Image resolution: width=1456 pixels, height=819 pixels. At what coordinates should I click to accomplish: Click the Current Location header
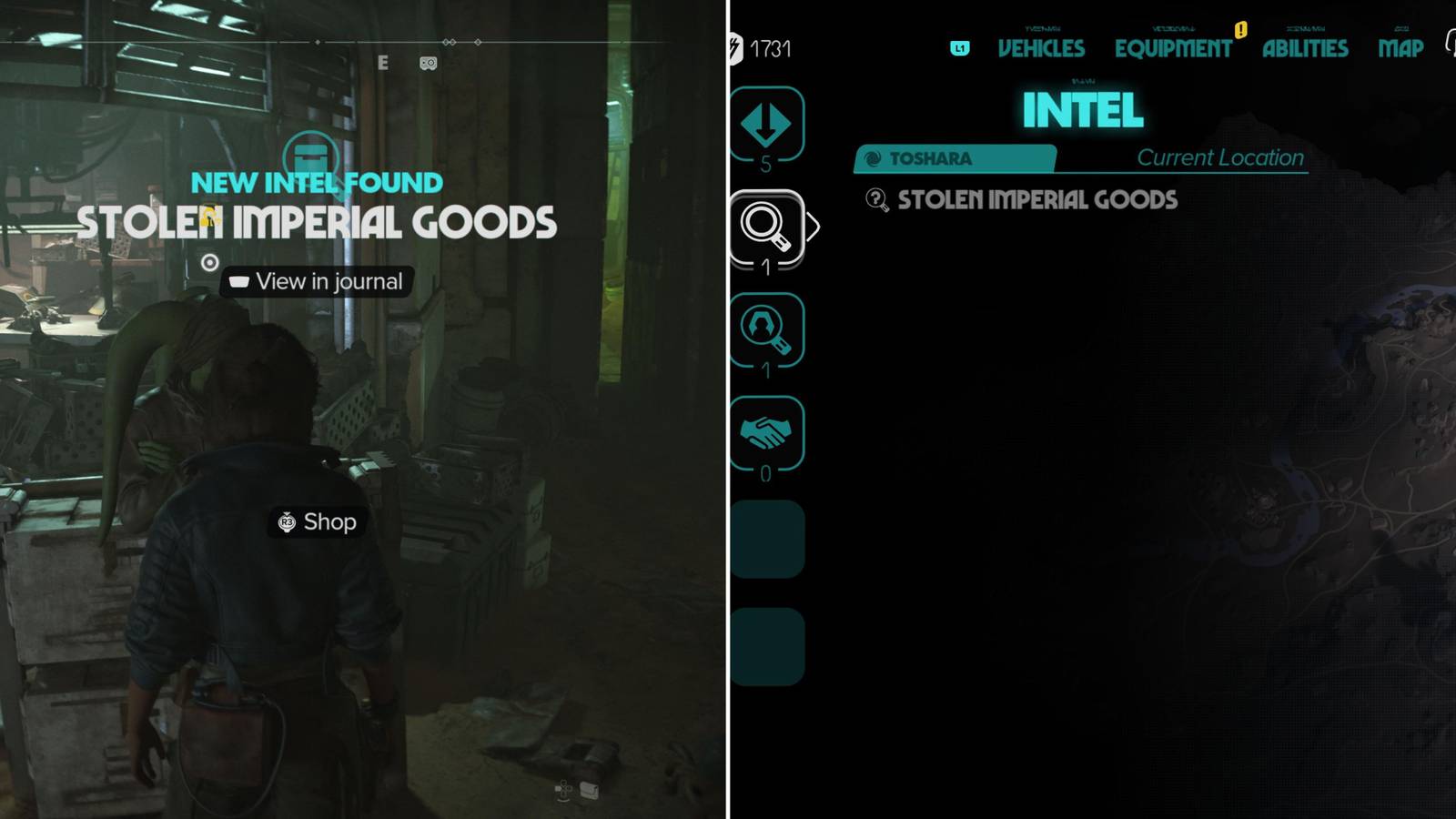coord(1220,157)
